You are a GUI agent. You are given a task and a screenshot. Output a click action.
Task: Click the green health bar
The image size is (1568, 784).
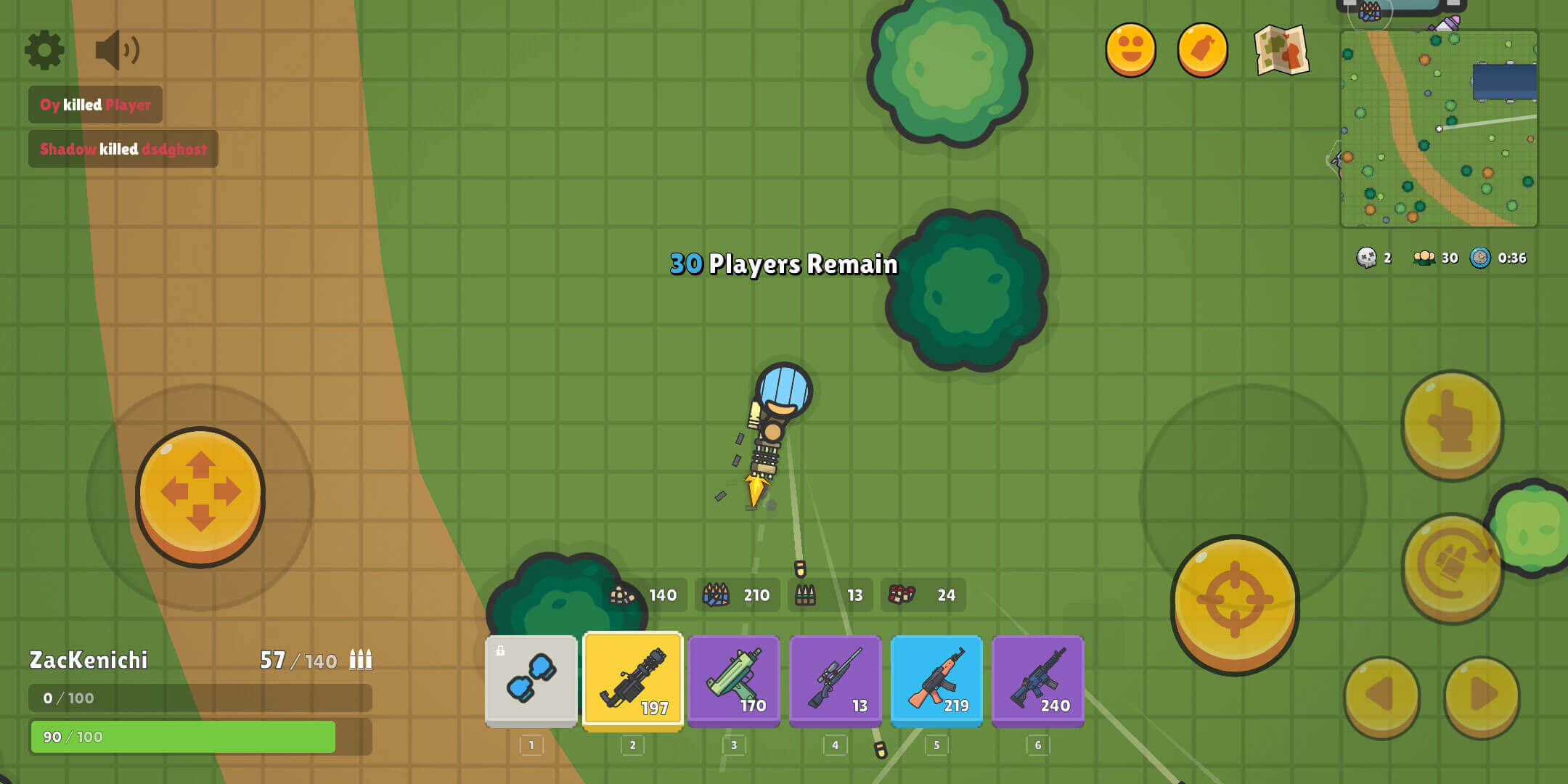pos(180,735)
